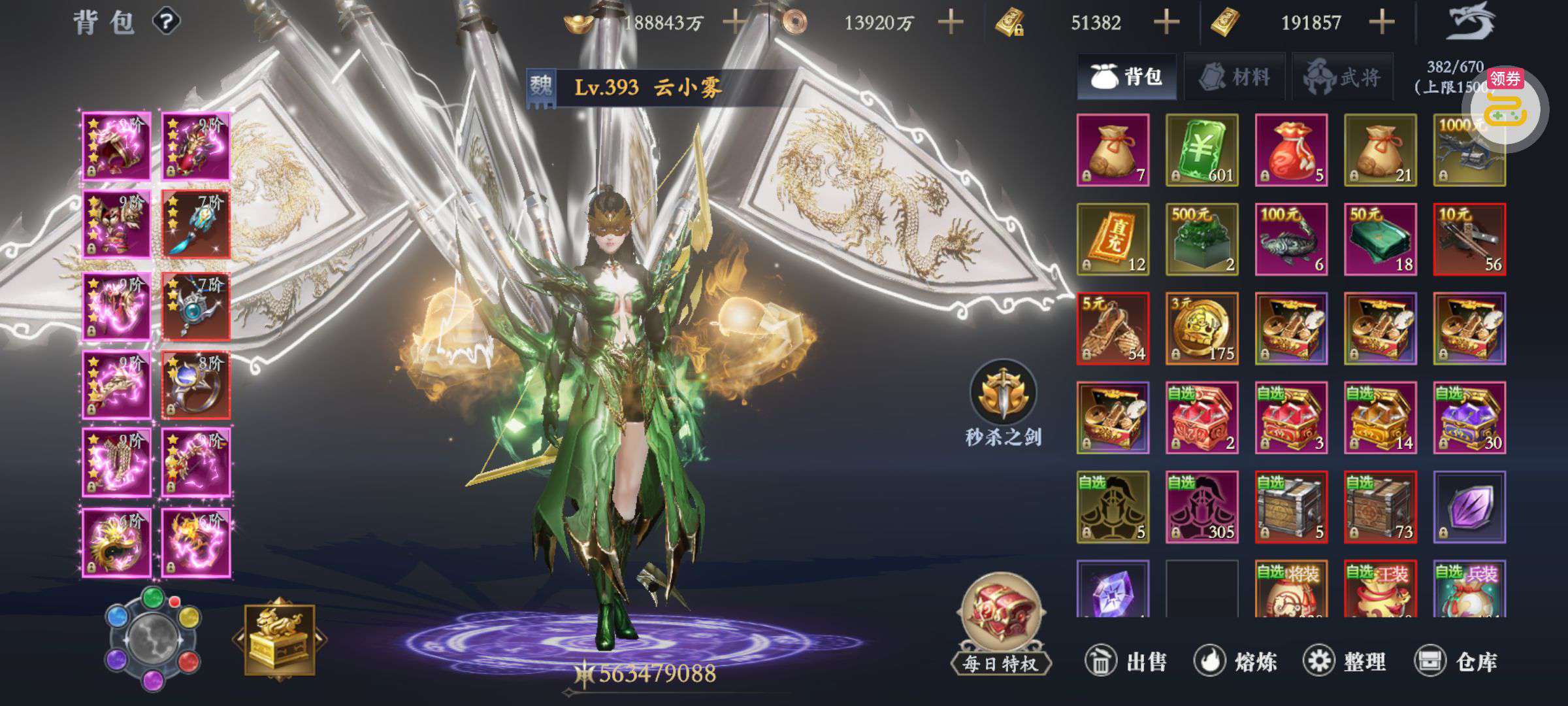Screen dimensions: 1568x706
Task: Tap the 出售 sell button
Action: pos(1126,662)
